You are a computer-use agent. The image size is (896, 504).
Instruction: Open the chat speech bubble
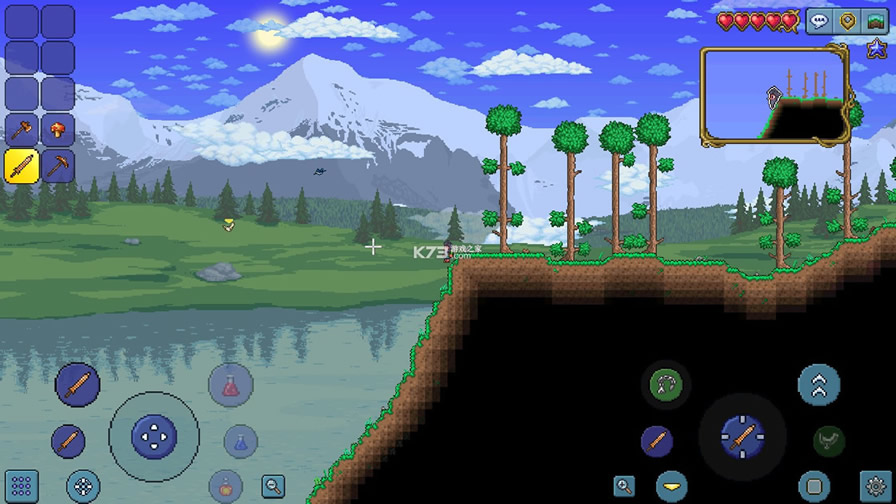(x=820, y=21)
